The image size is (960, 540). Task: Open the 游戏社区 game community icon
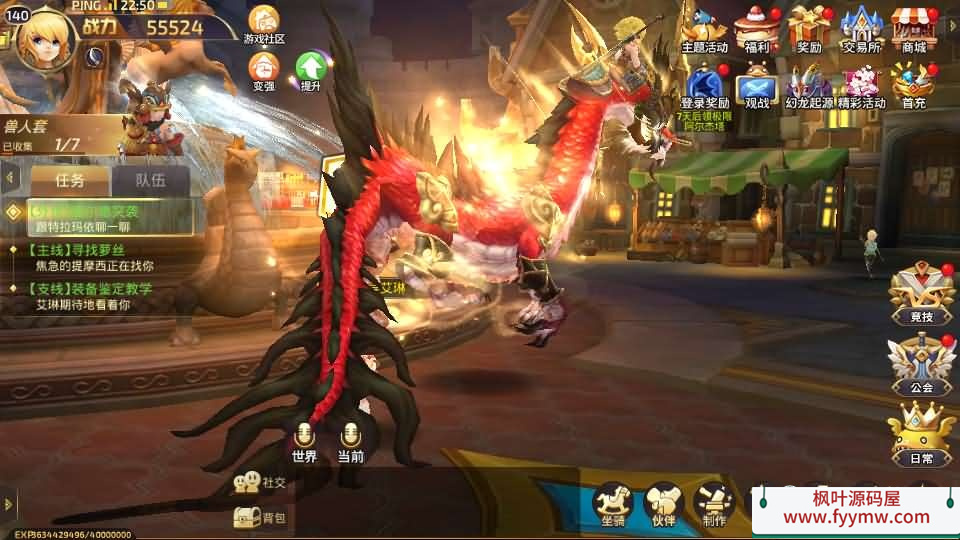tap(264, 24)
